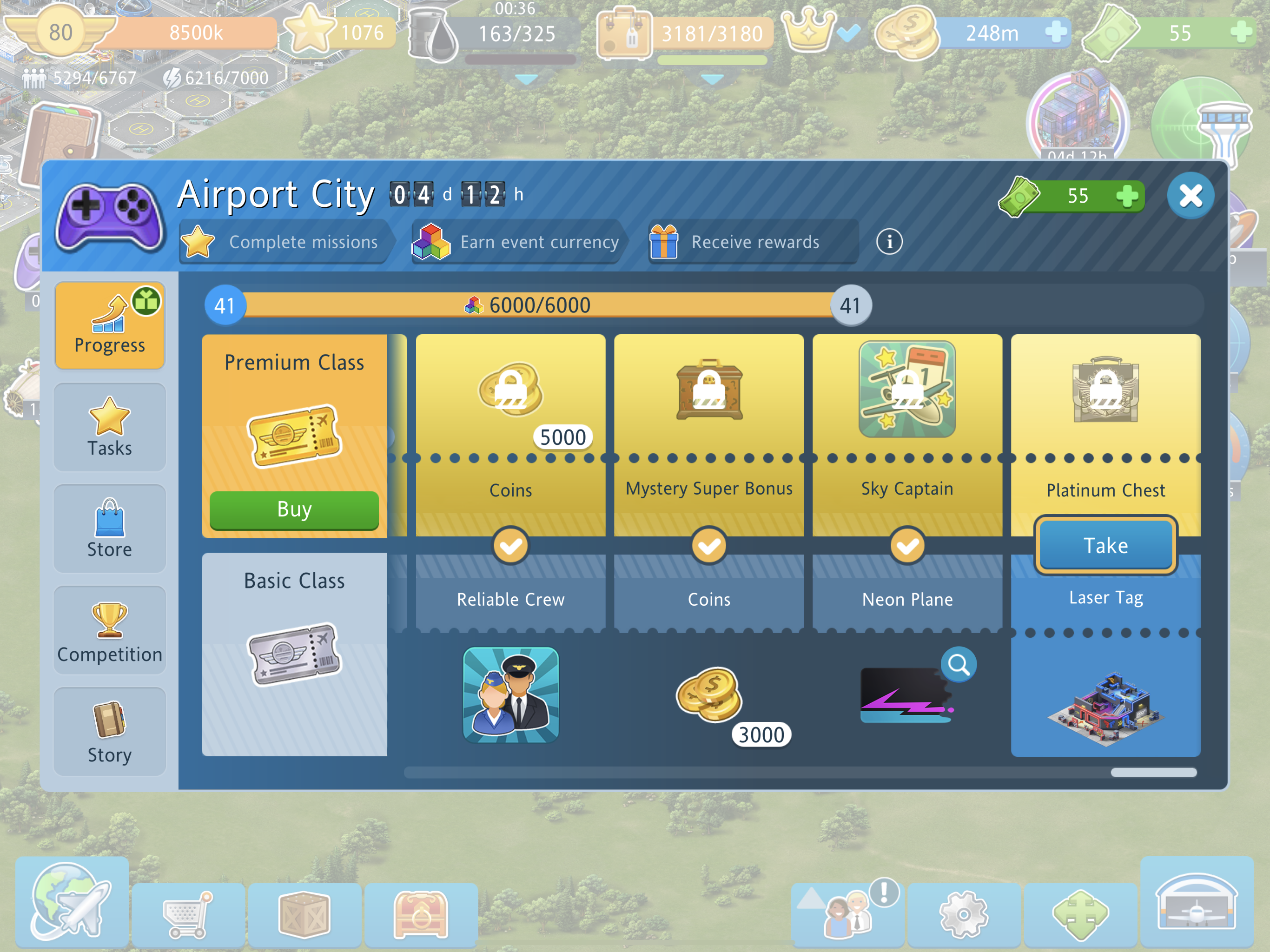Click the rewards horizontal scrollbar
Viewport: 1270px width, 952px height.
800,772
